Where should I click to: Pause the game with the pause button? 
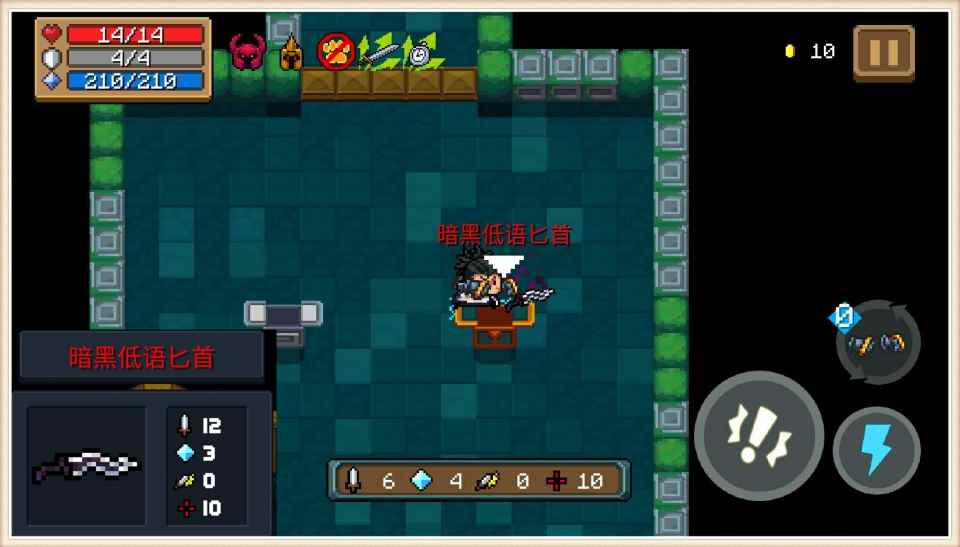tap(883, 52)
